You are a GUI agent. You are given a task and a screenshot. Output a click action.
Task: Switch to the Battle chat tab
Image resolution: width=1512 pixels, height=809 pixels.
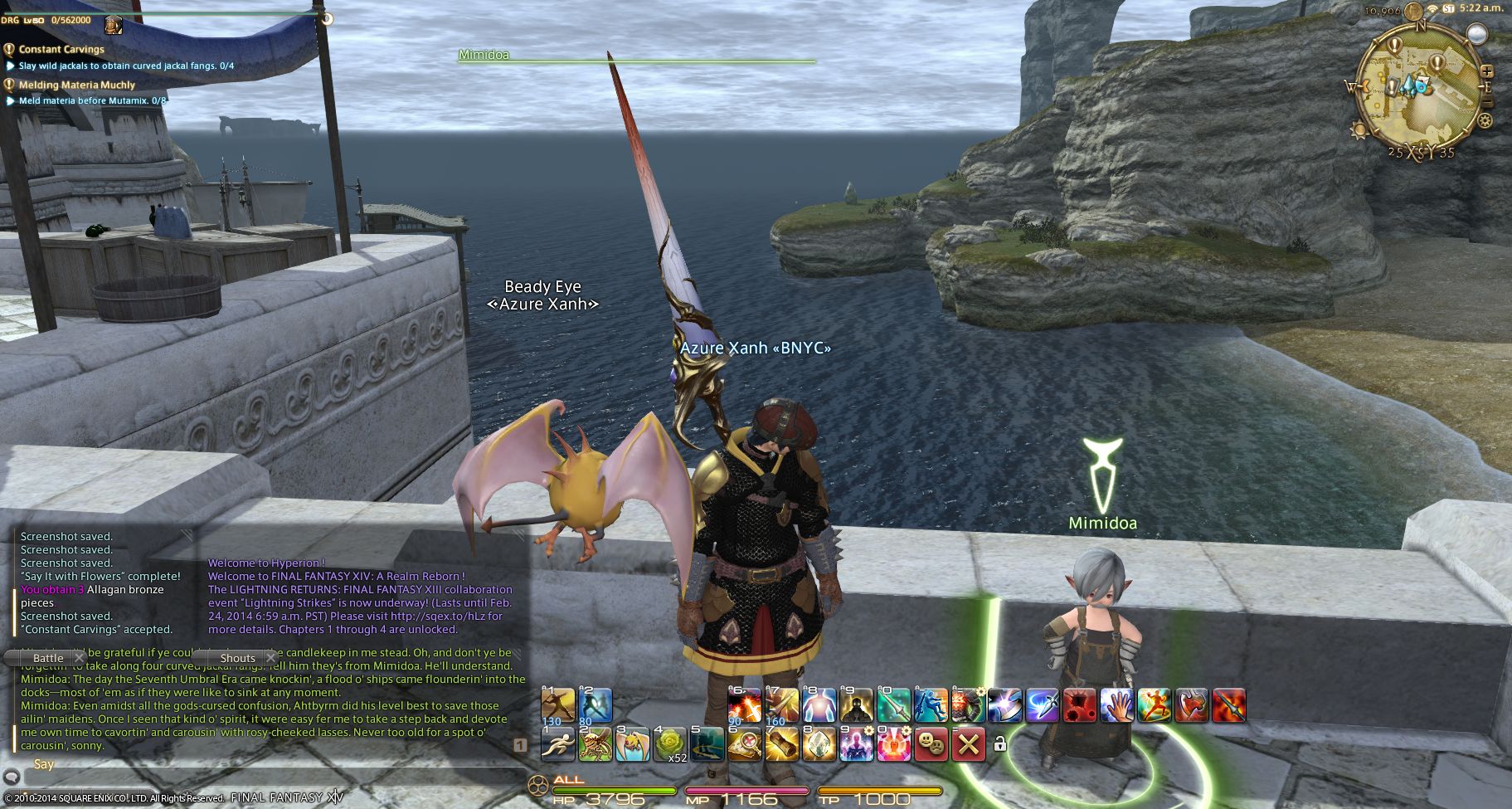48,658
